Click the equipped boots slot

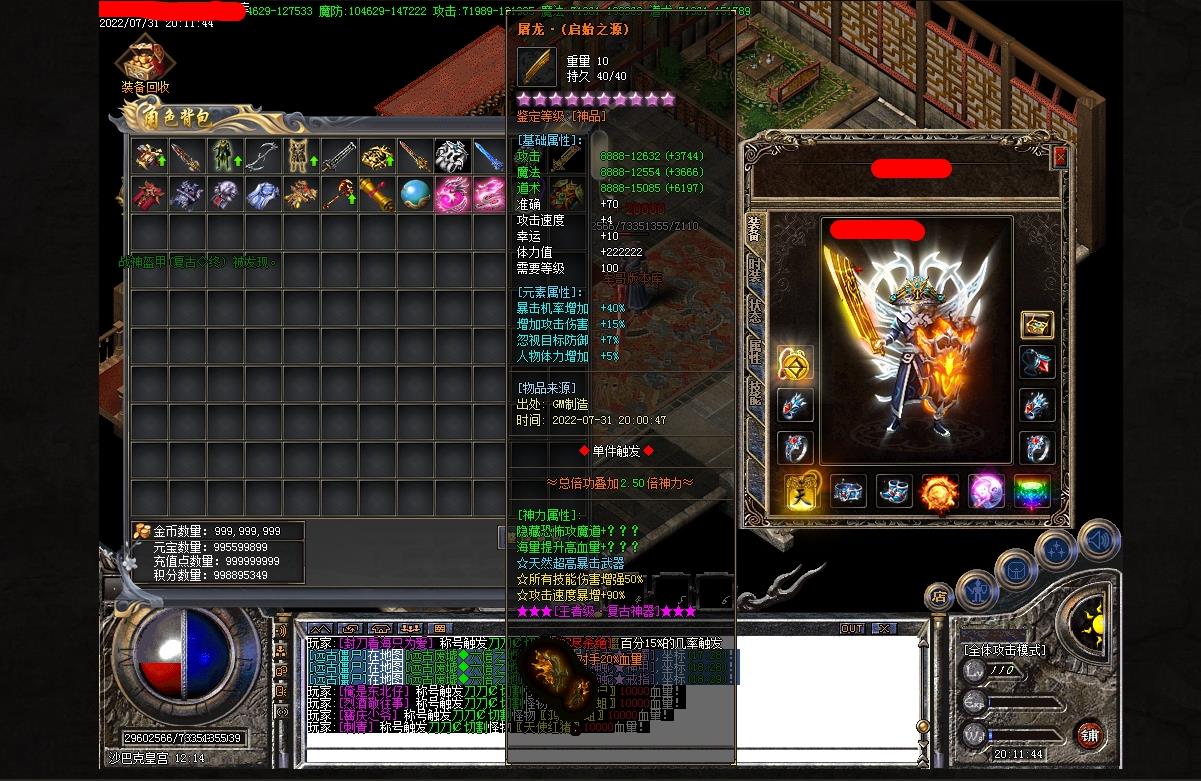click(894, 492)
